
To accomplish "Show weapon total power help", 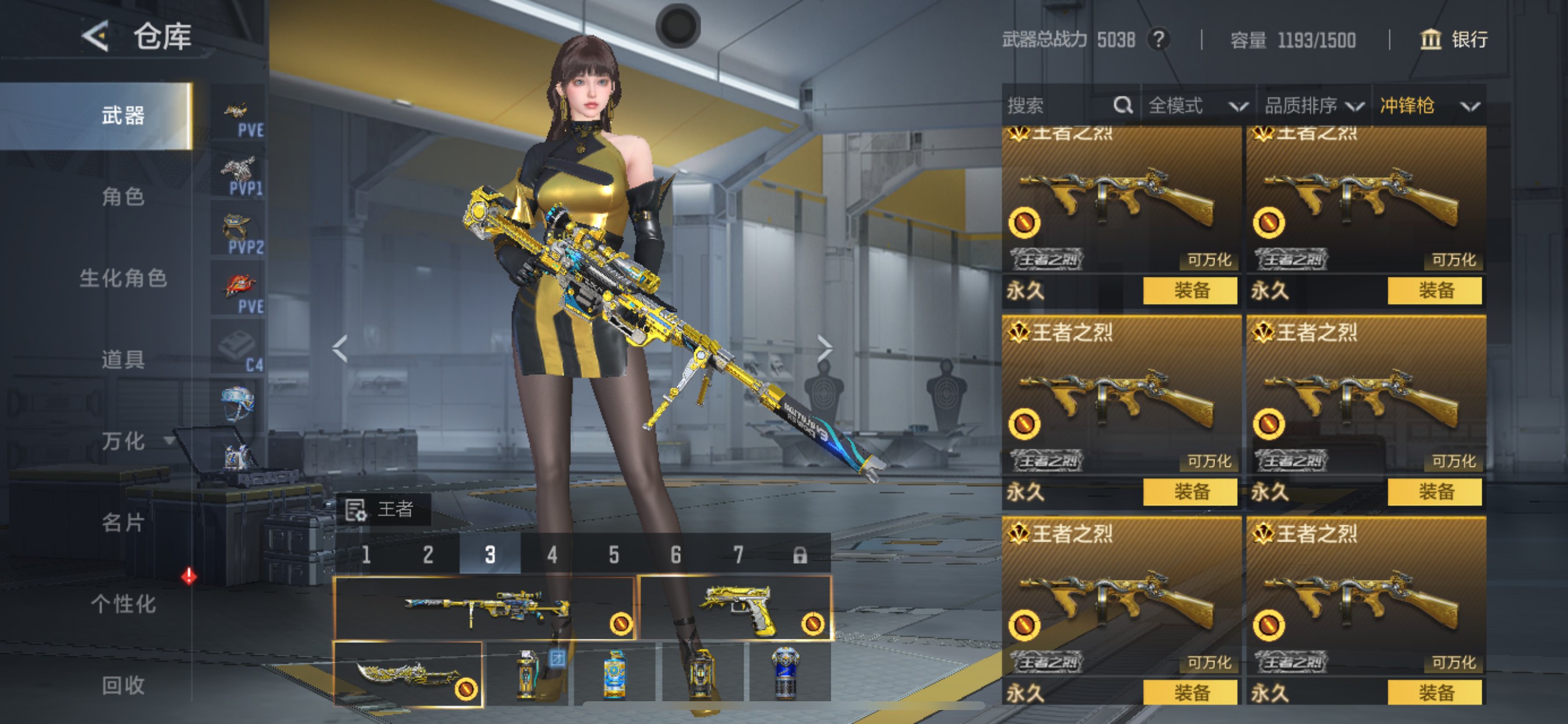I will coord(1158,40).
